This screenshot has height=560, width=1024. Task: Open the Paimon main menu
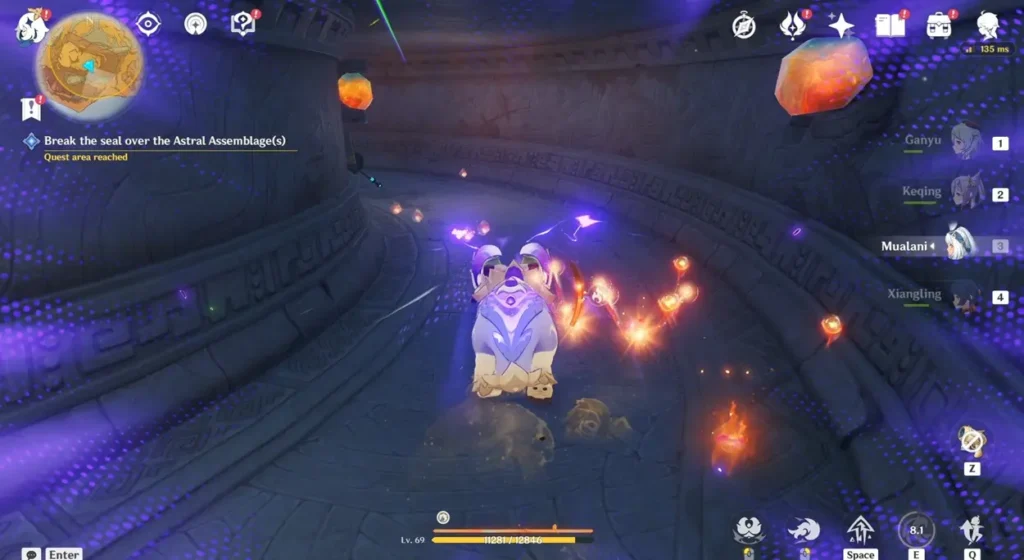30,25
